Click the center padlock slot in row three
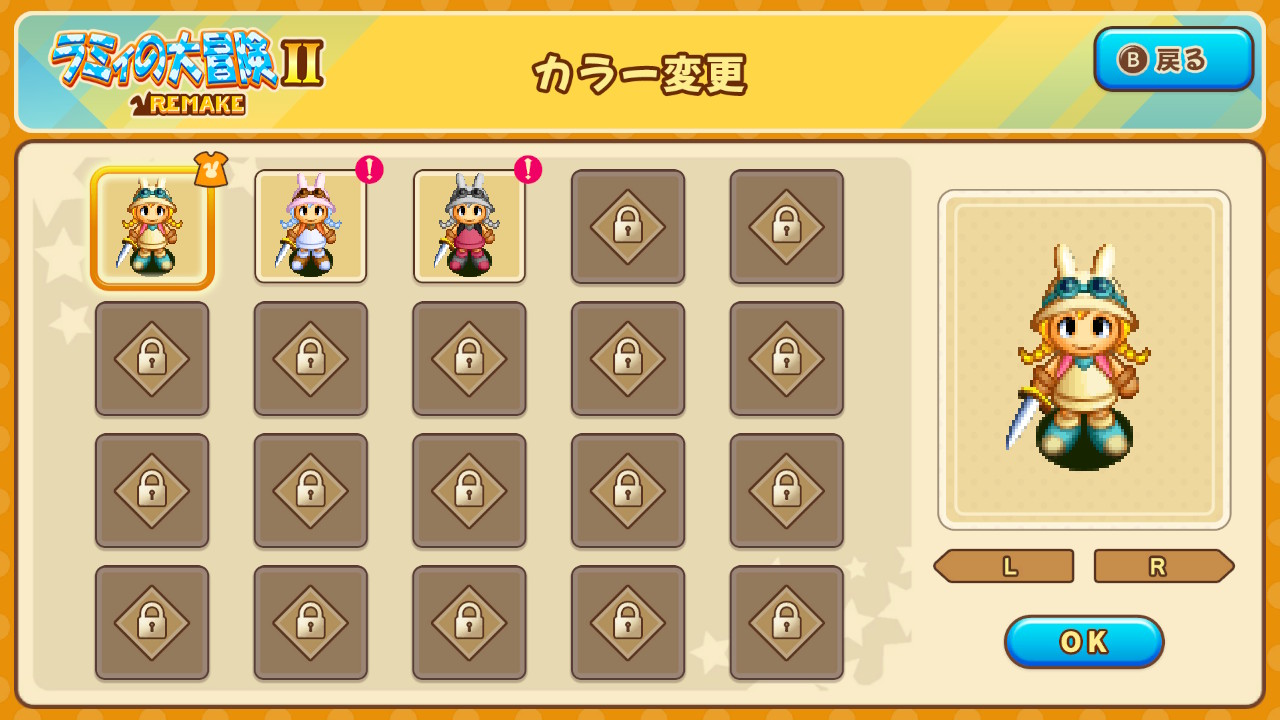 (469, 491)
